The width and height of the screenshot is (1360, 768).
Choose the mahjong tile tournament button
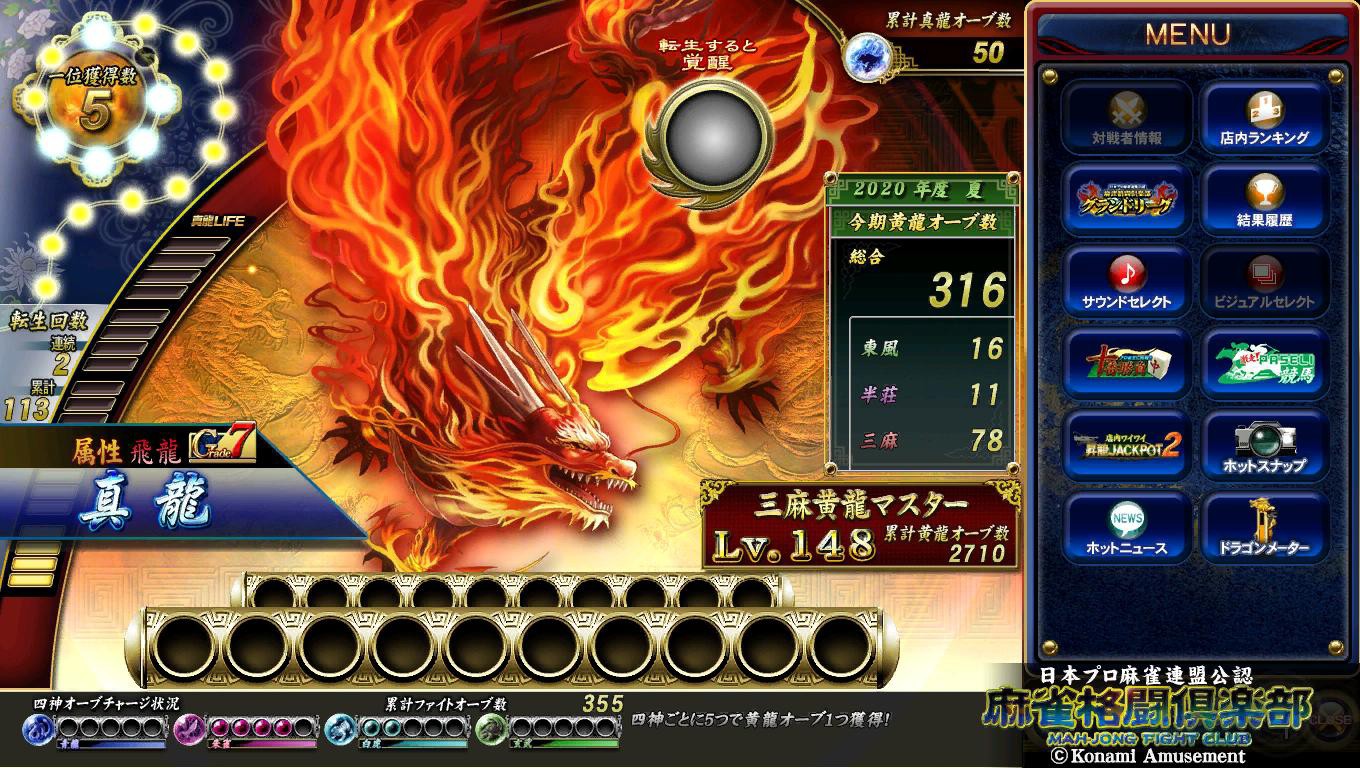1127,364
